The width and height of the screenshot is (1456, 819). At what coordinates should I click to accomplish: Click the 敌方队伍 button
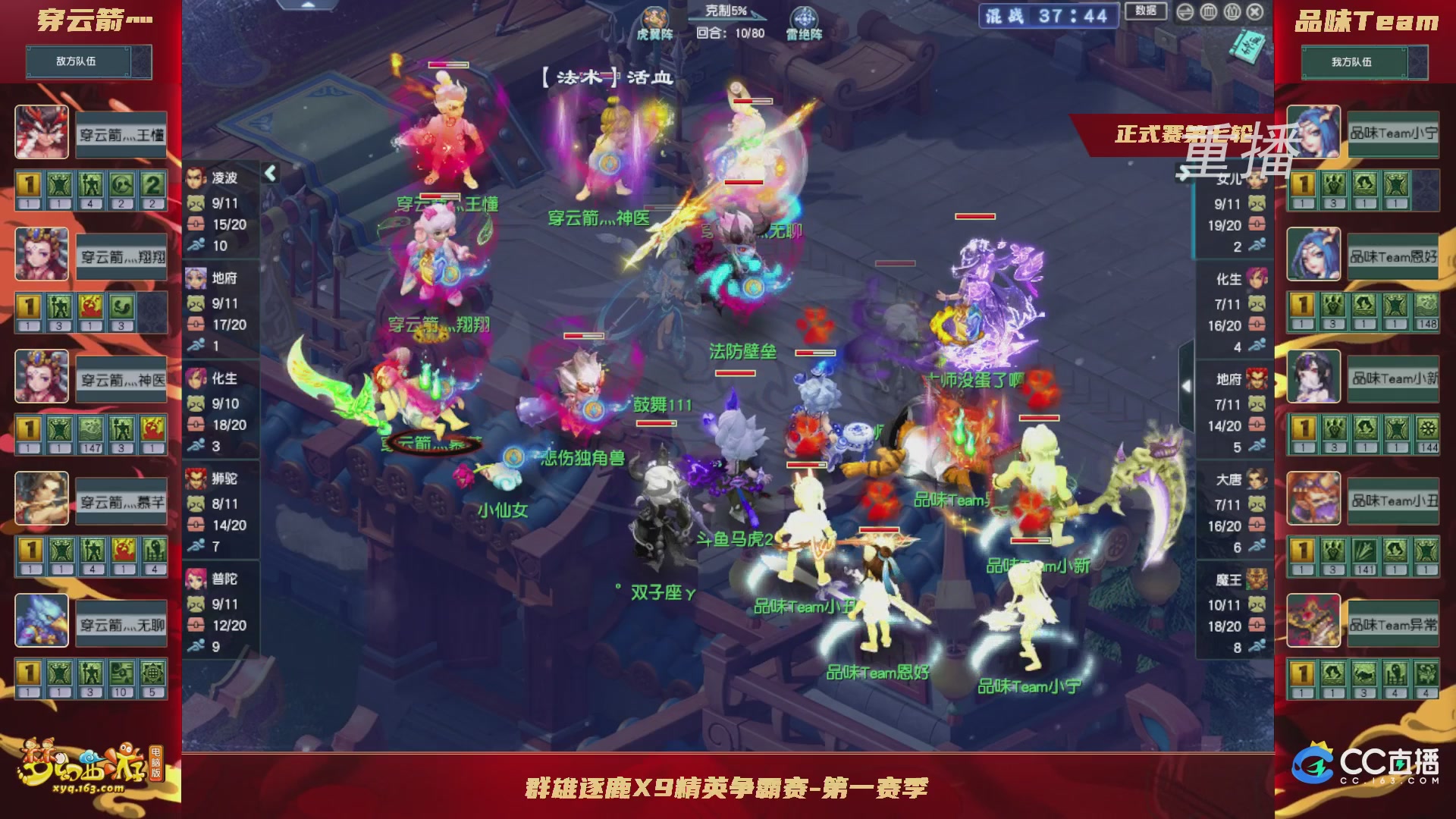click(88, 62)
